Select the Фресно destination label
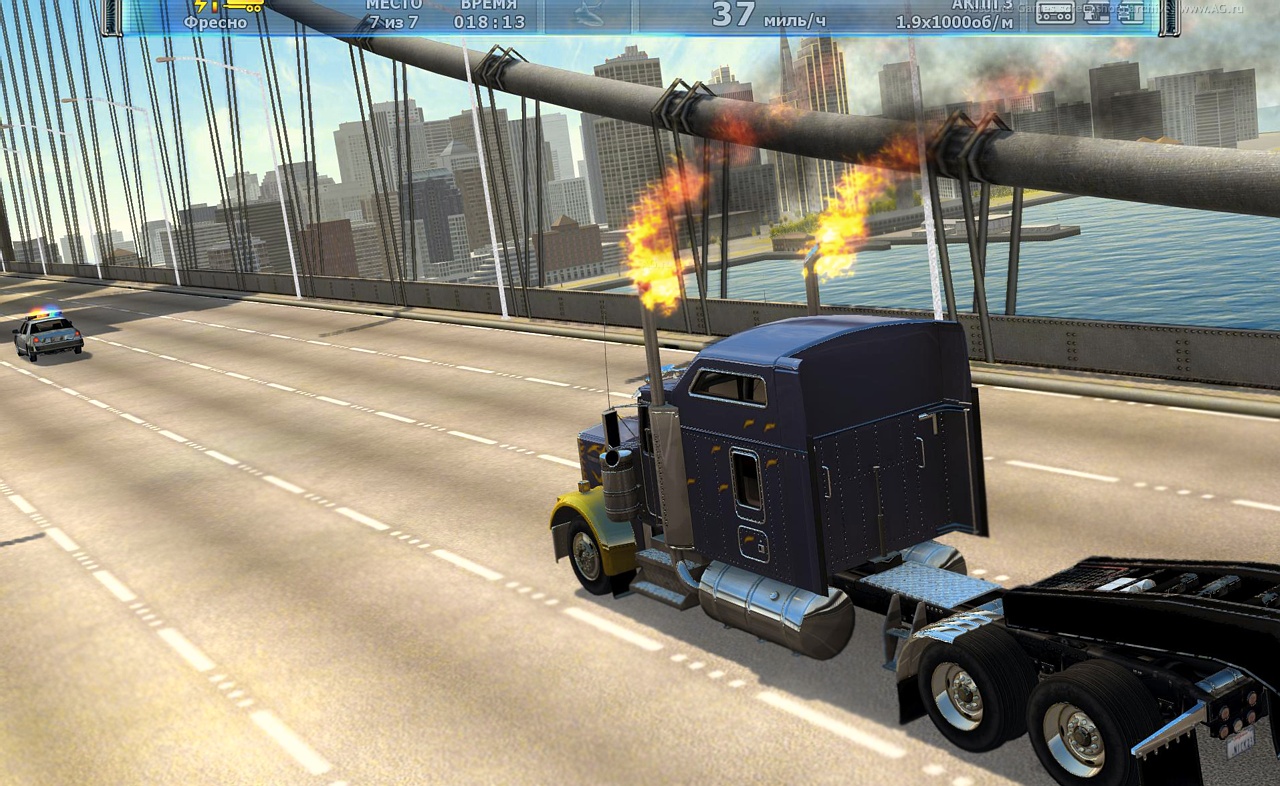This screenshot has width=1280, height=786. [215, 22]
